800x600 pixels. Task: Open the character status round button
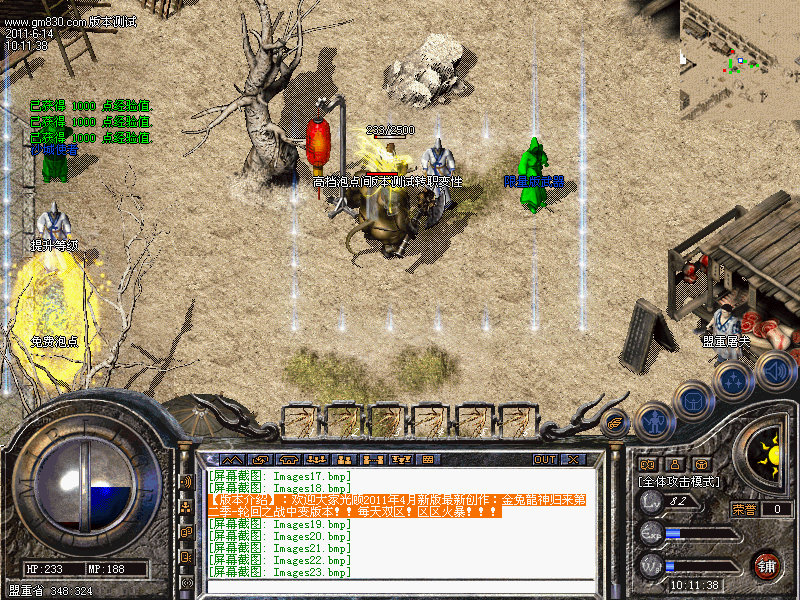pyautogui.click(x=653, y=422)
